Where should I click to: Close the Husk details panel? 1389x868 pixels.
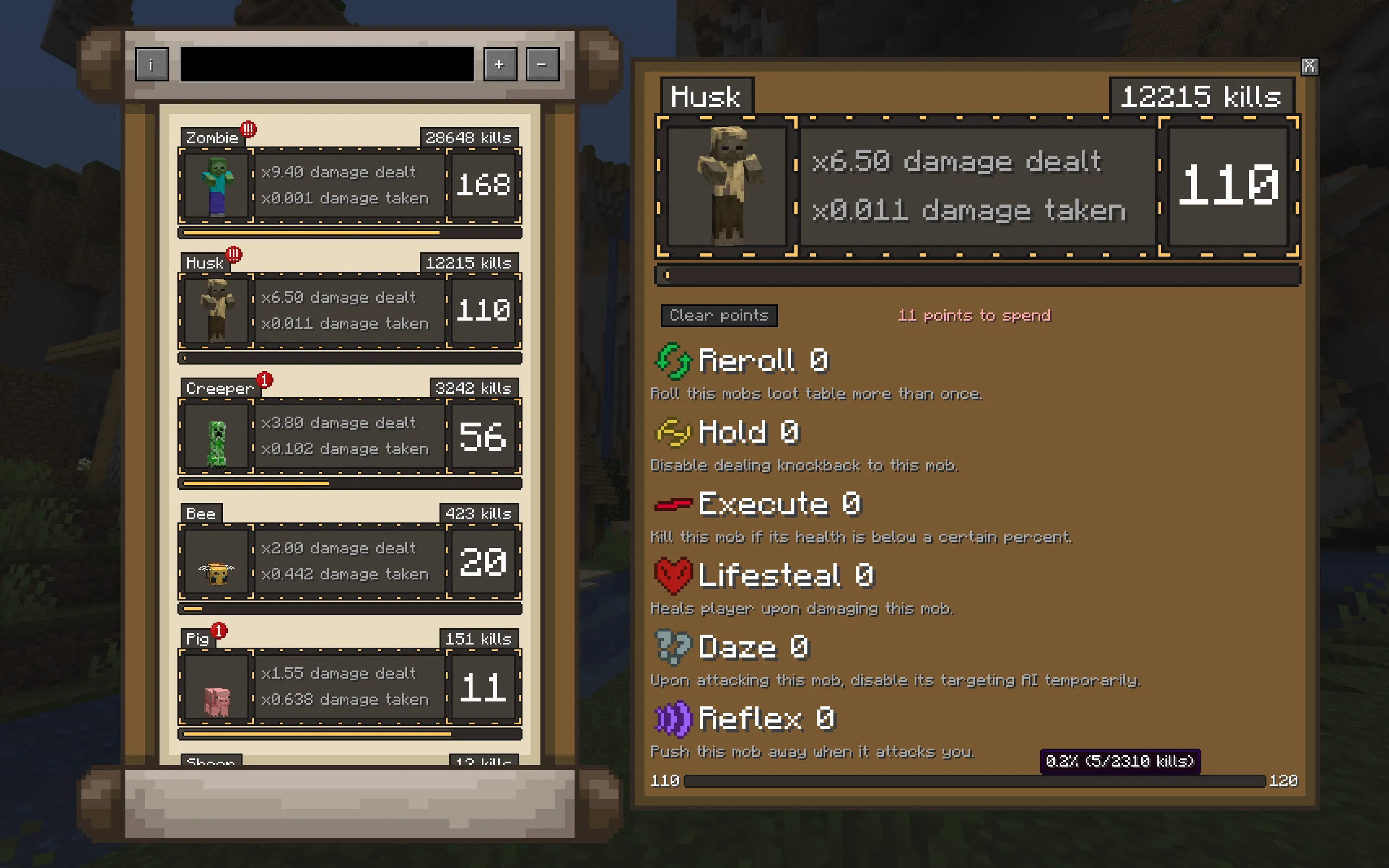tap(1309, 67)
